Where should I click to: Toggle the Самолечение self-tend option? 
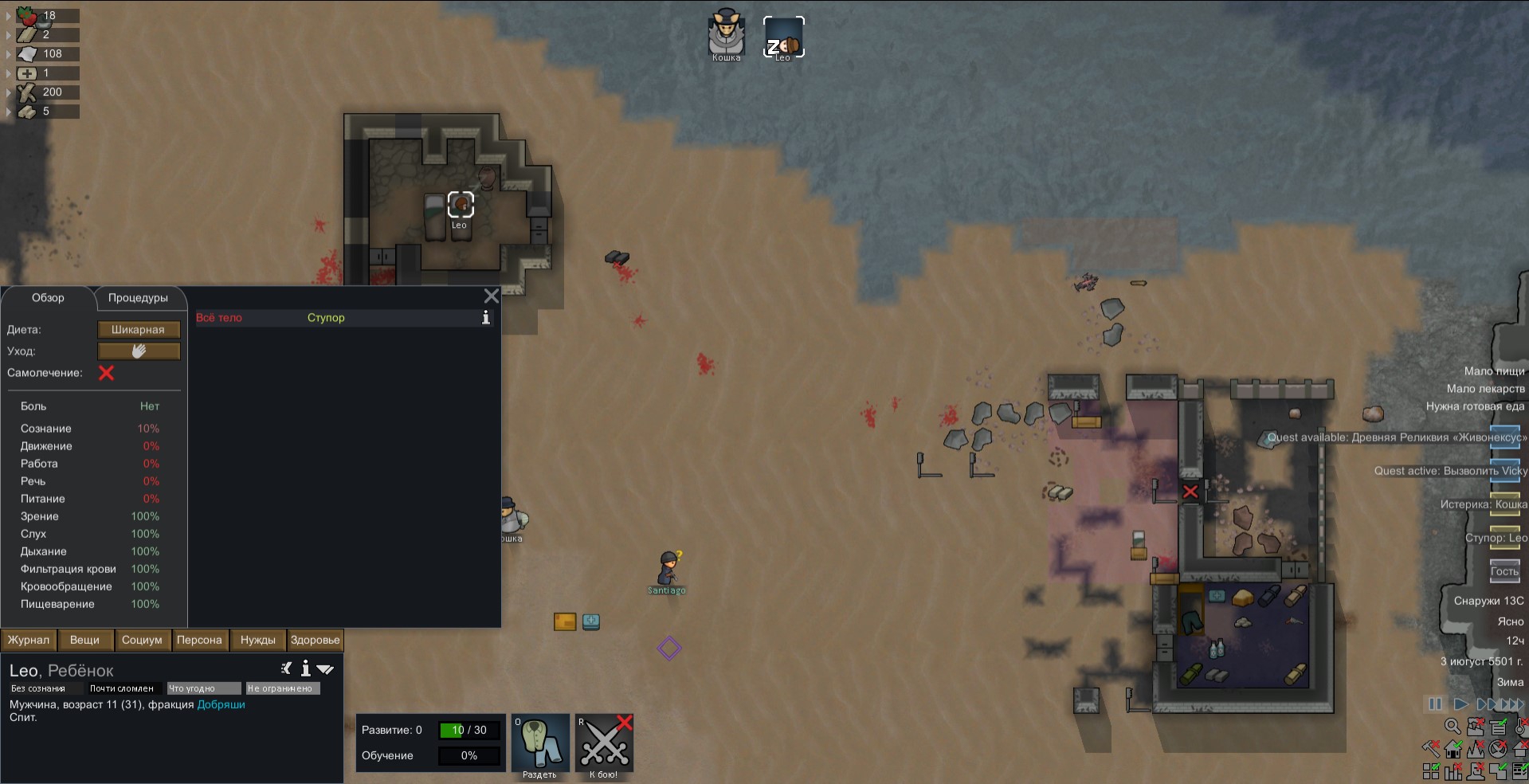click(x=106, y=373)
